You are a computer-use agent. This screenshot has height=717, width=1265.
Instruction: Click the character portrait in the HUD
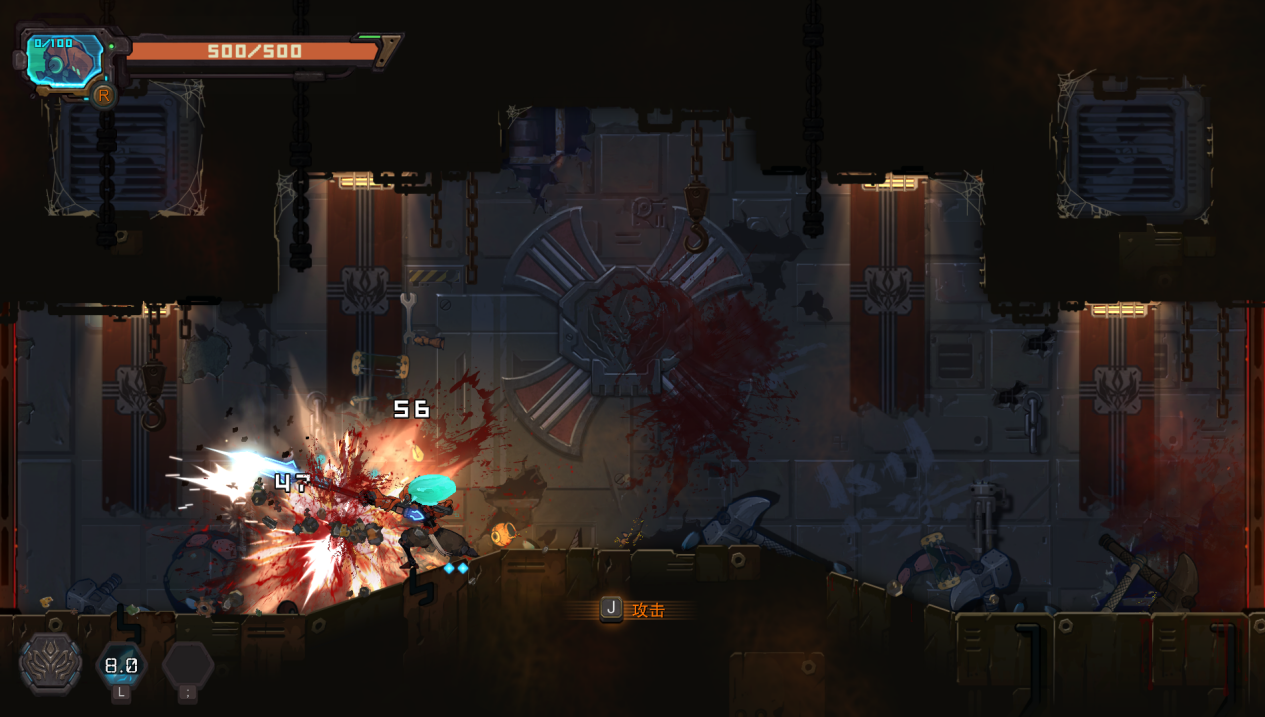pos(64,62)
